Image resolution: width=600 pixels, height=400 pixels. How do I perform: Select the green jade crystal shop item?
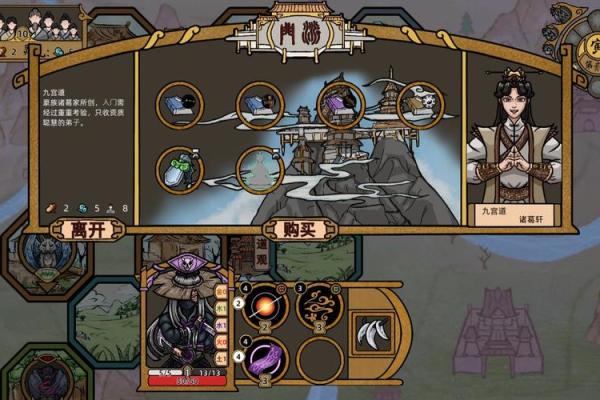[180, 171]
